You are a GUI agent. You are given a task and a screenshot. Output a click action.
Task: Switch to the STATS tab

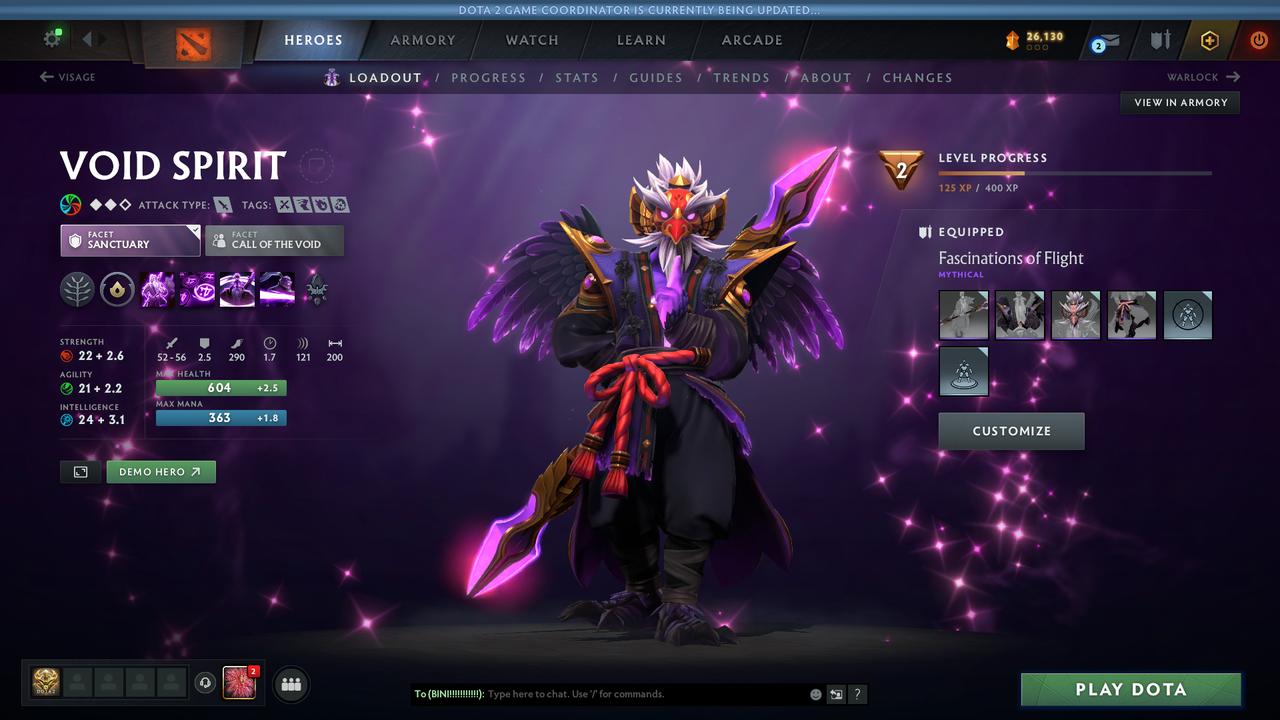(x=577, y=77)
